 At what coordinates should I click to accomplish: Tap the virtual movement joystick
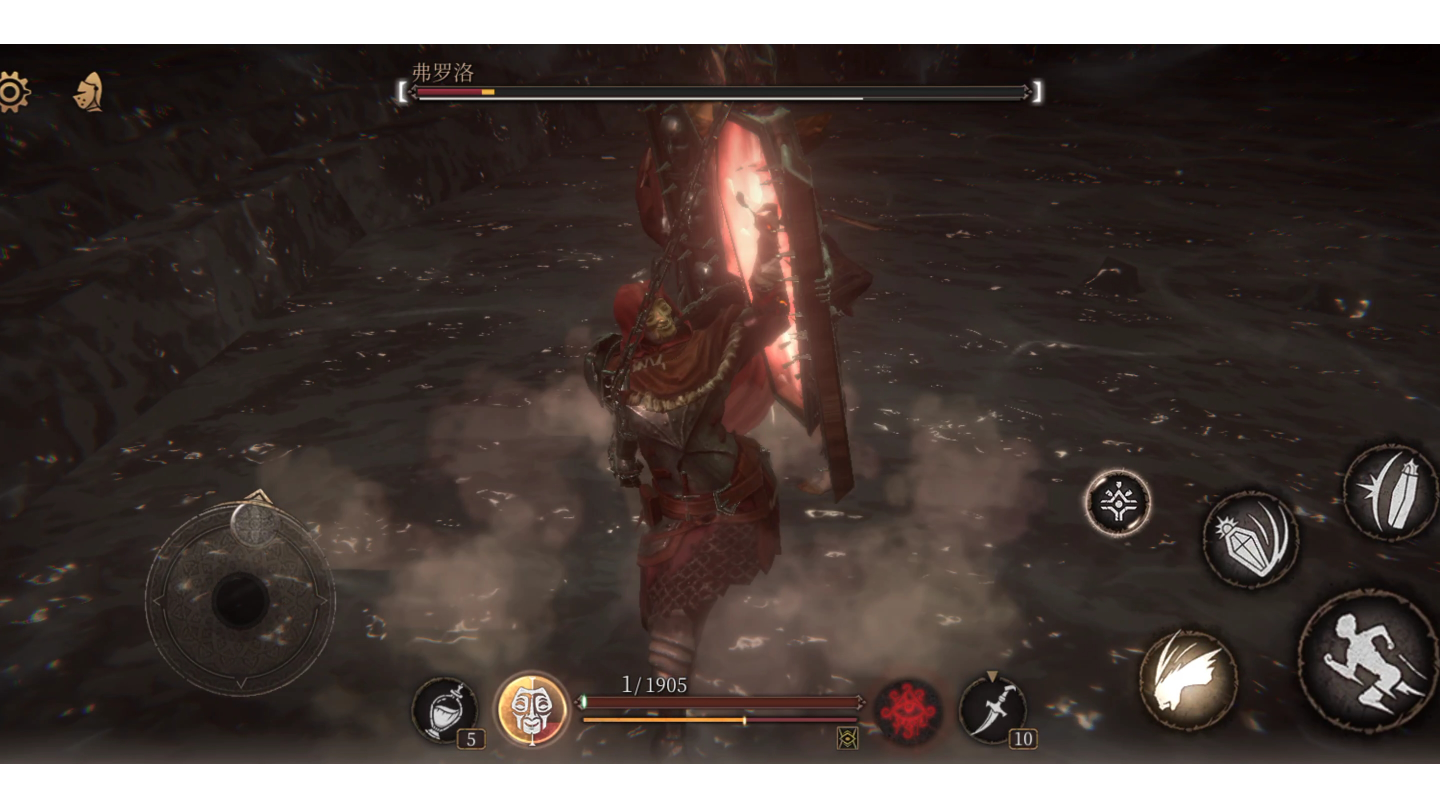pyautogui.click(x=240, y=600)
